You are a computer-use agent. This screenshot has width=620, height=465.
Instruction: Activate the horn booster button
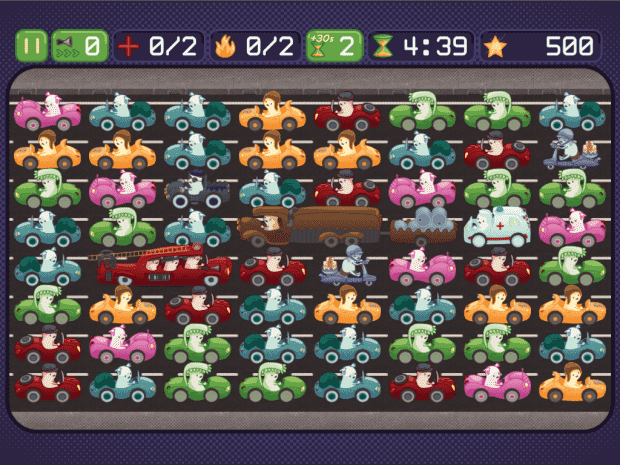(x=78, y=45)
